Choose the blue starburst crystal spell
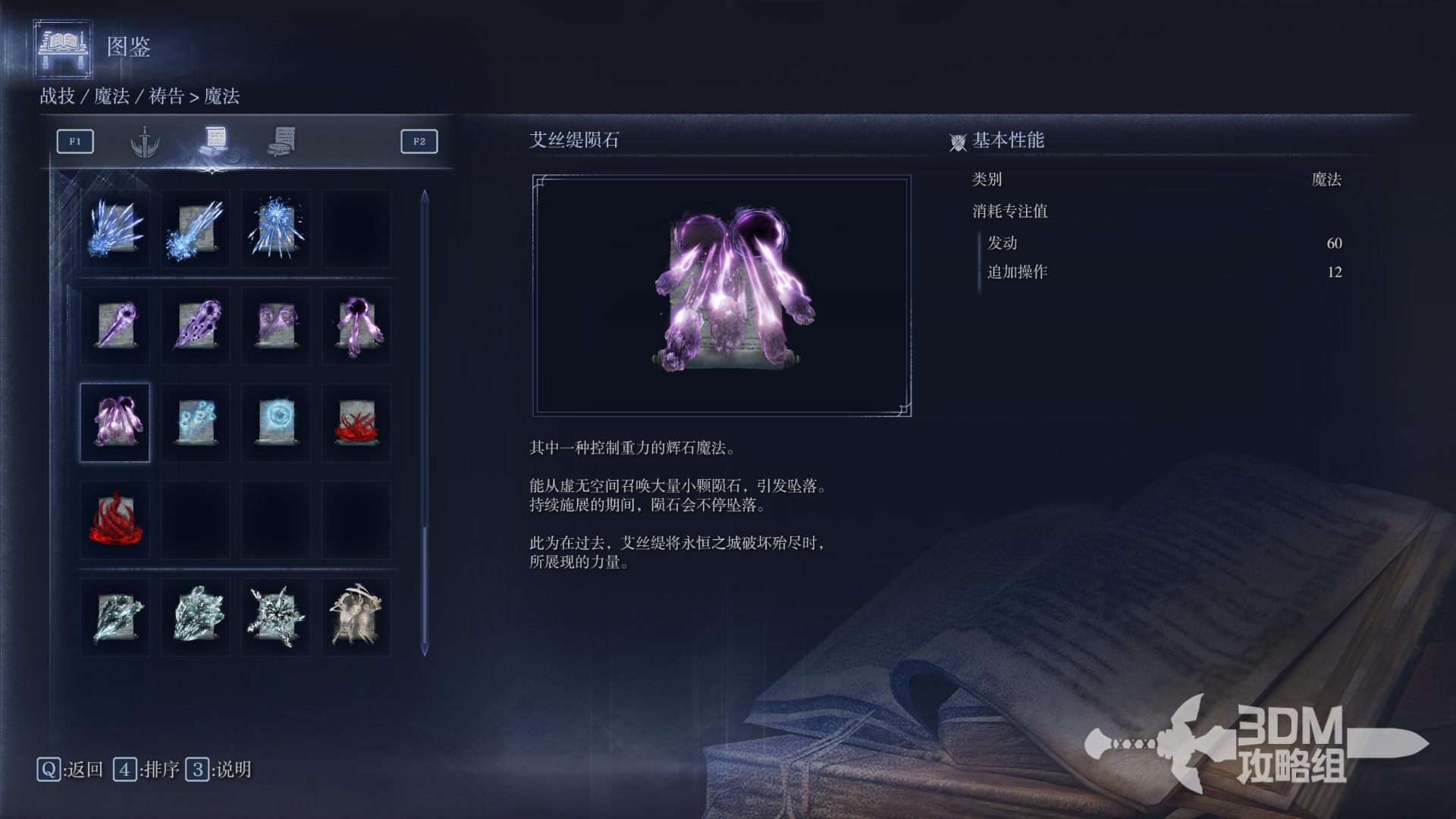 pos(276,228)
